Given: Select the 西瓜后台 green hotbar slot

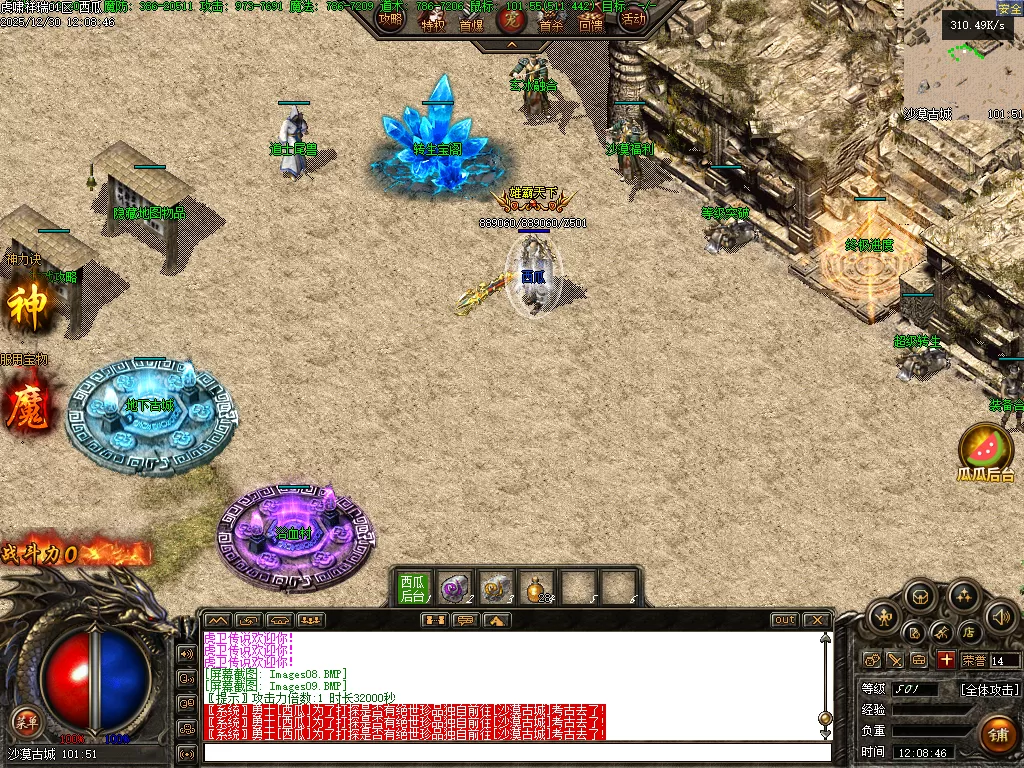Looking at the screenshot, I should click(412, 588).
